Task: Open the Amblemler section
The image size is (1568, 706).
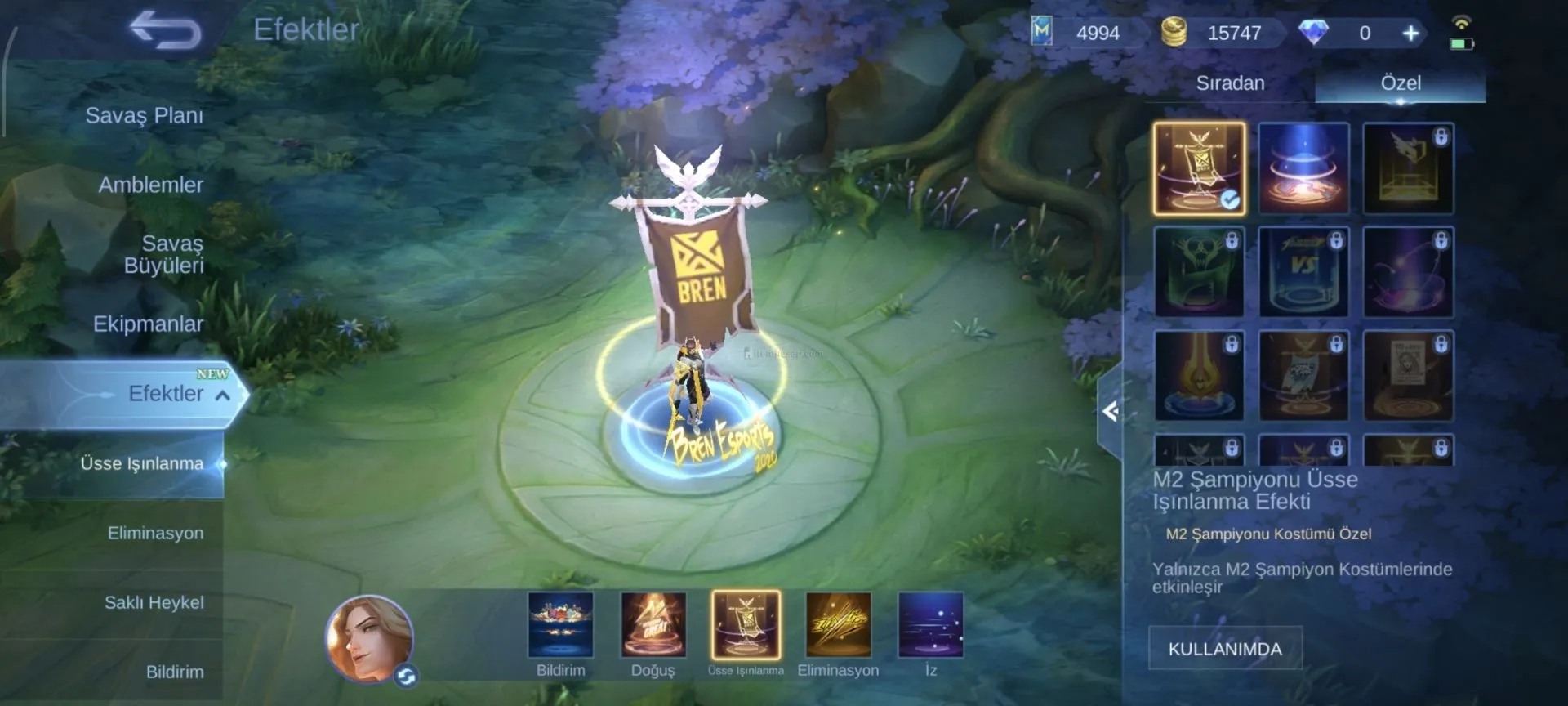Action: [150, 185]
